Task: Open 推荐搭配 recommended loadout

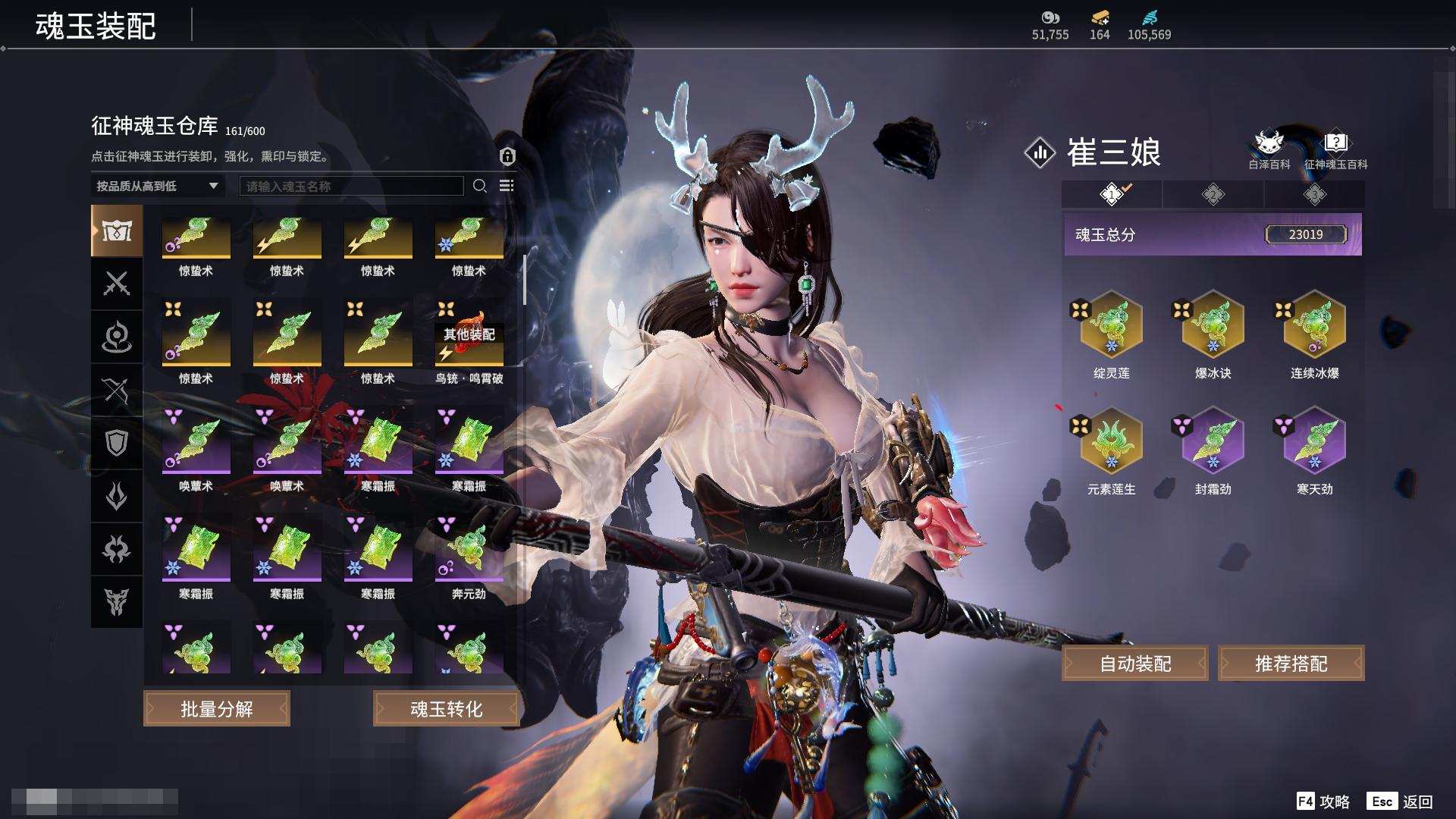Action: coord(1291,664)
